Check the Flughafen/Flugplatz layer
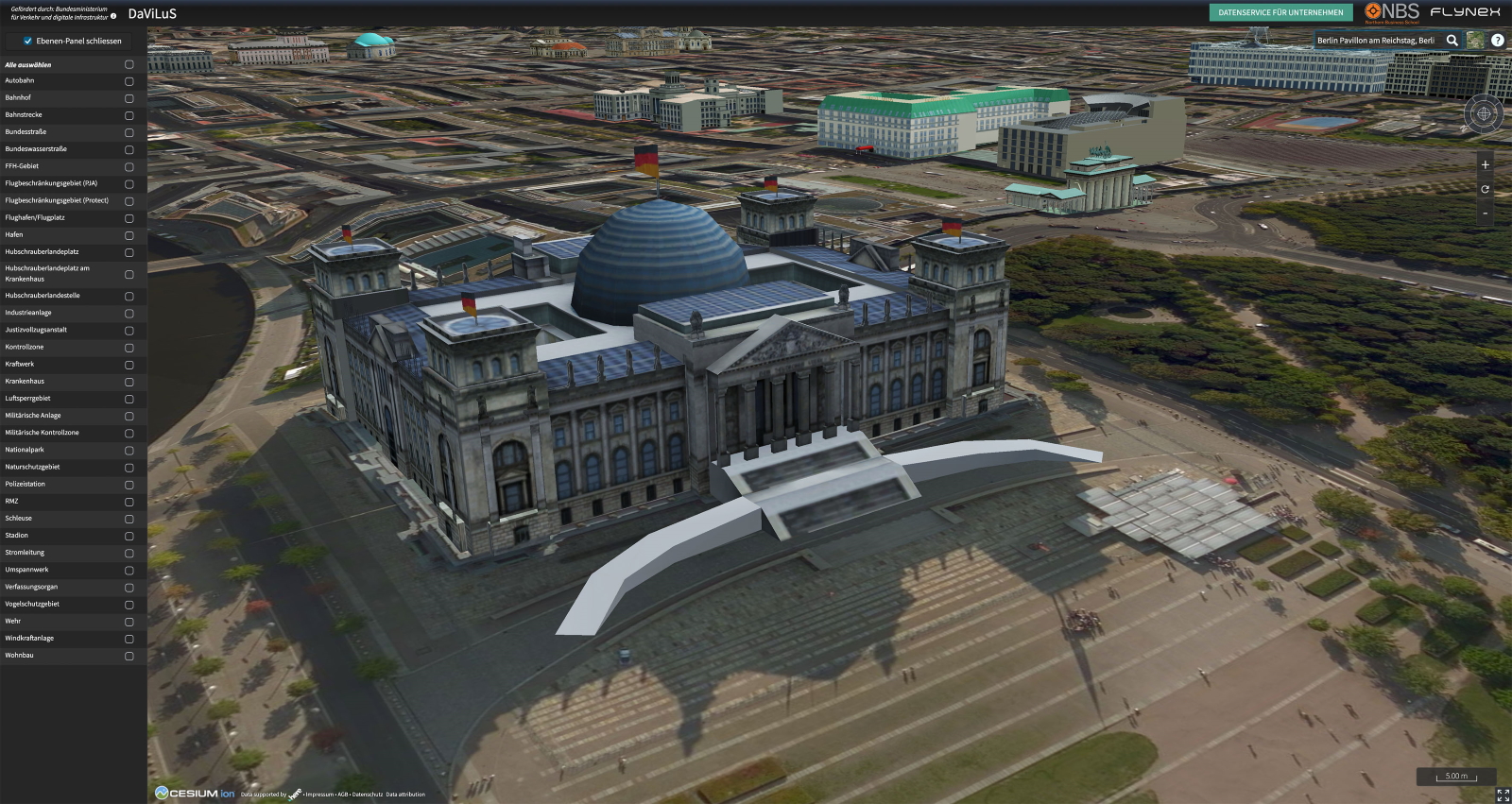The image size is (1512, 804). coord(129,218)
